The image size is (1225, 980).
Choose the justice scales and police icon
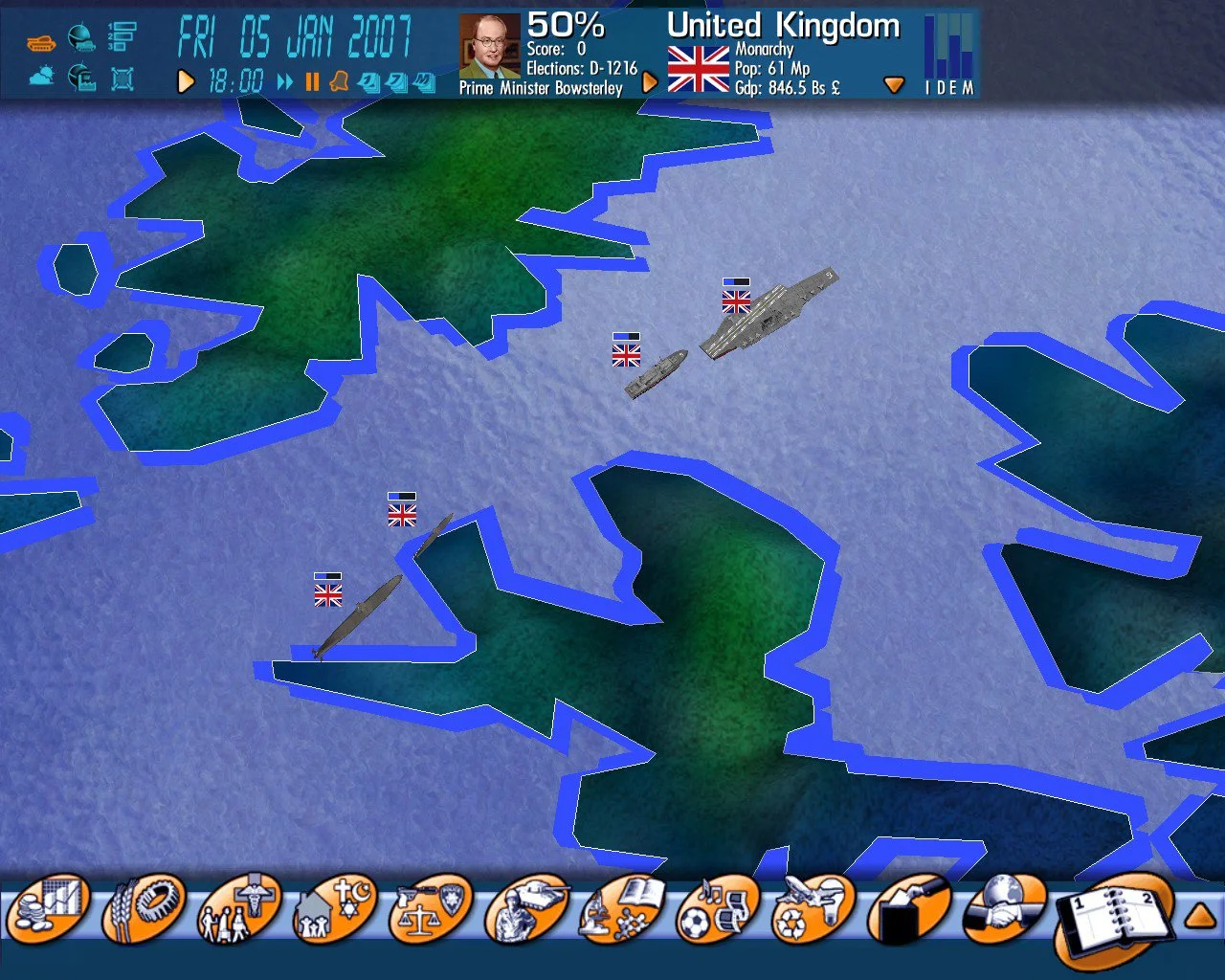coord(431,911)
